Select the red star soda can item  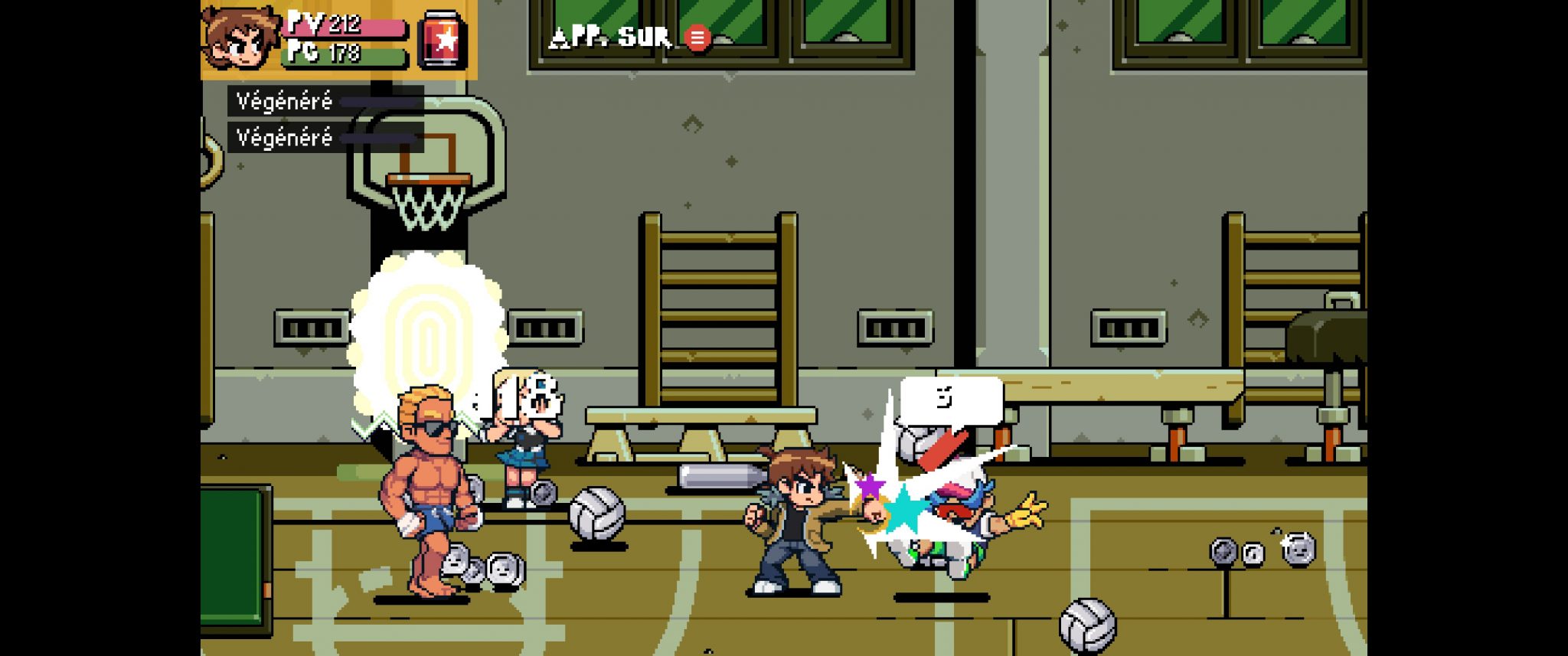point(443,39)
